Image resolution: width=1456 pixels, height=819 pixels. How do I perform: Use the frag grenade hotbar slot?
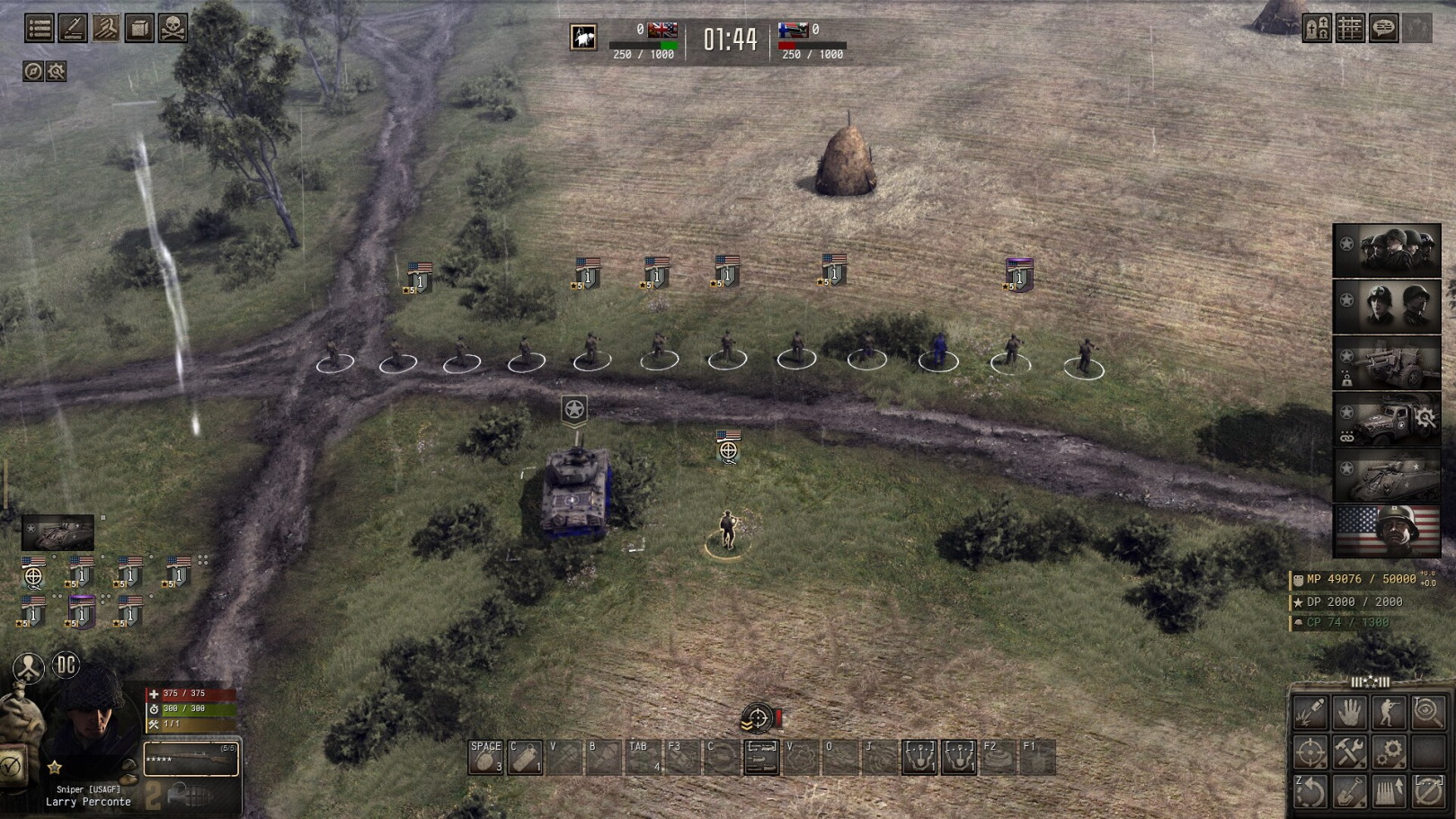coord(485,757)
